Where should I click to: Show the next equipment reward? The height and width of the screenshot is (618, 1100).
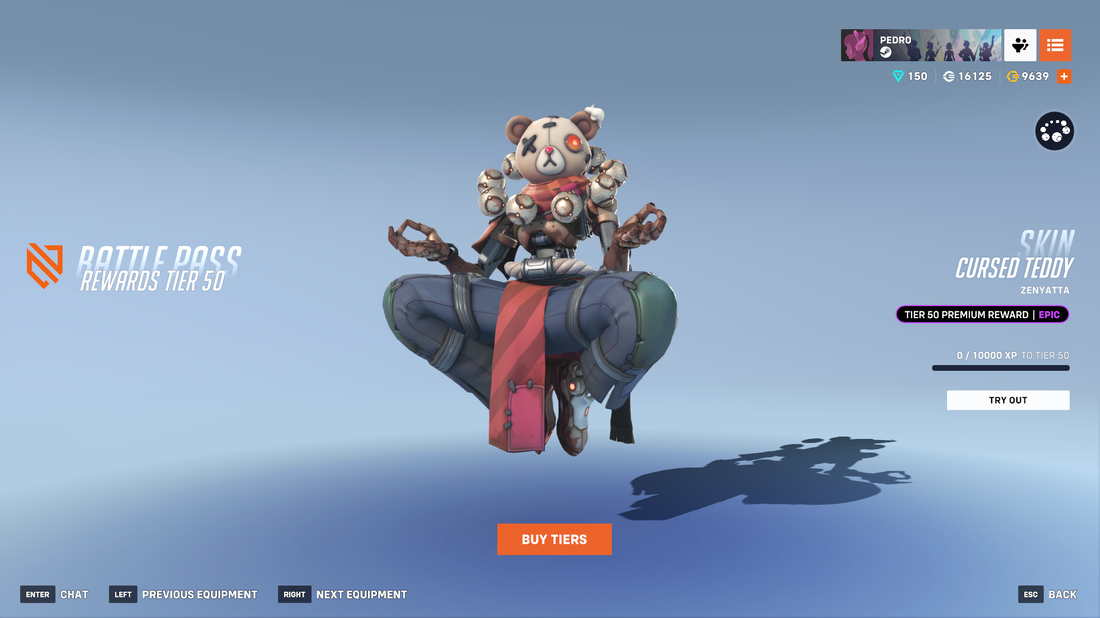tap(343, 594)
